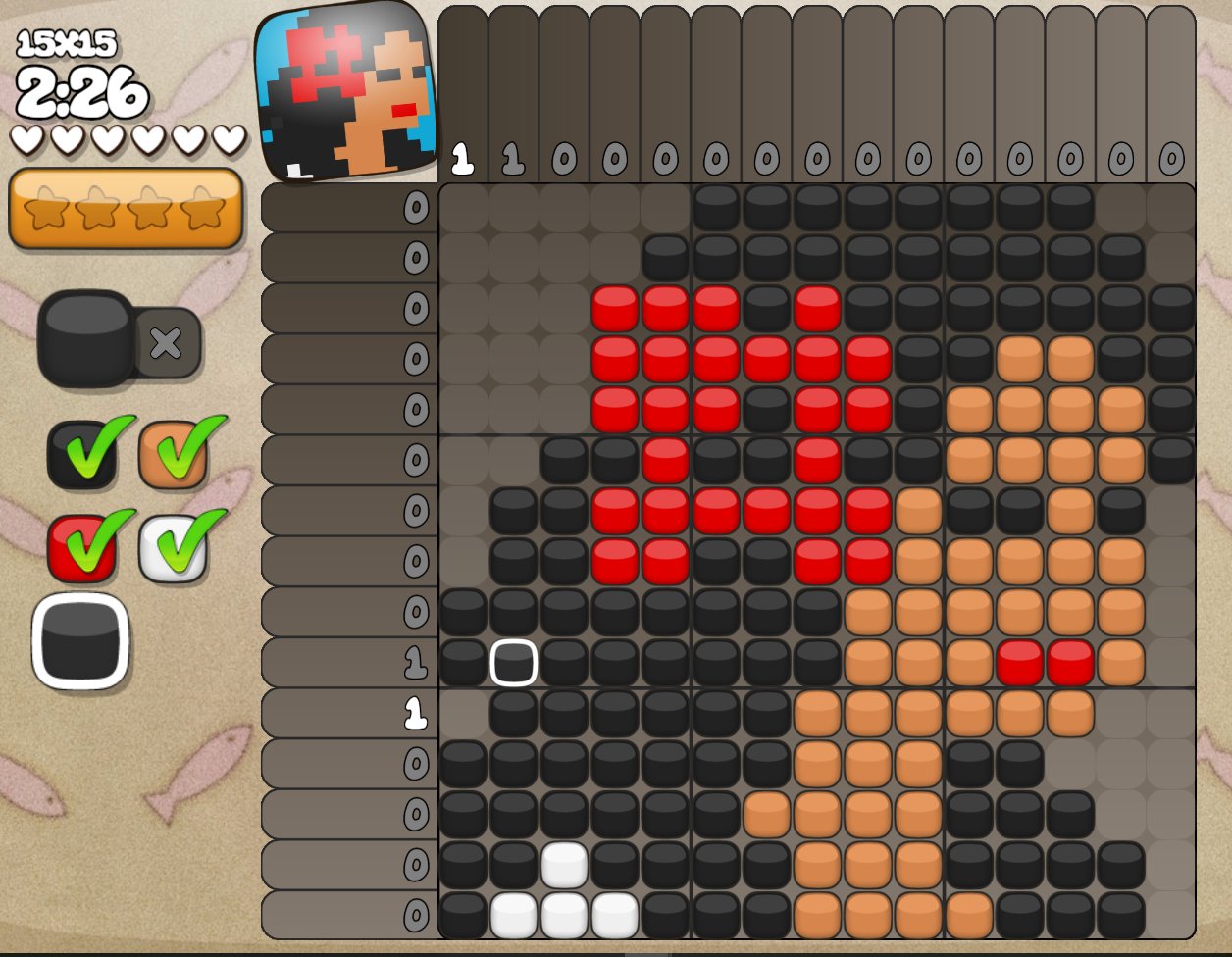Click the current color indicator block
This screenshot has height=957, width=1232.
click(x=80, y=641)
